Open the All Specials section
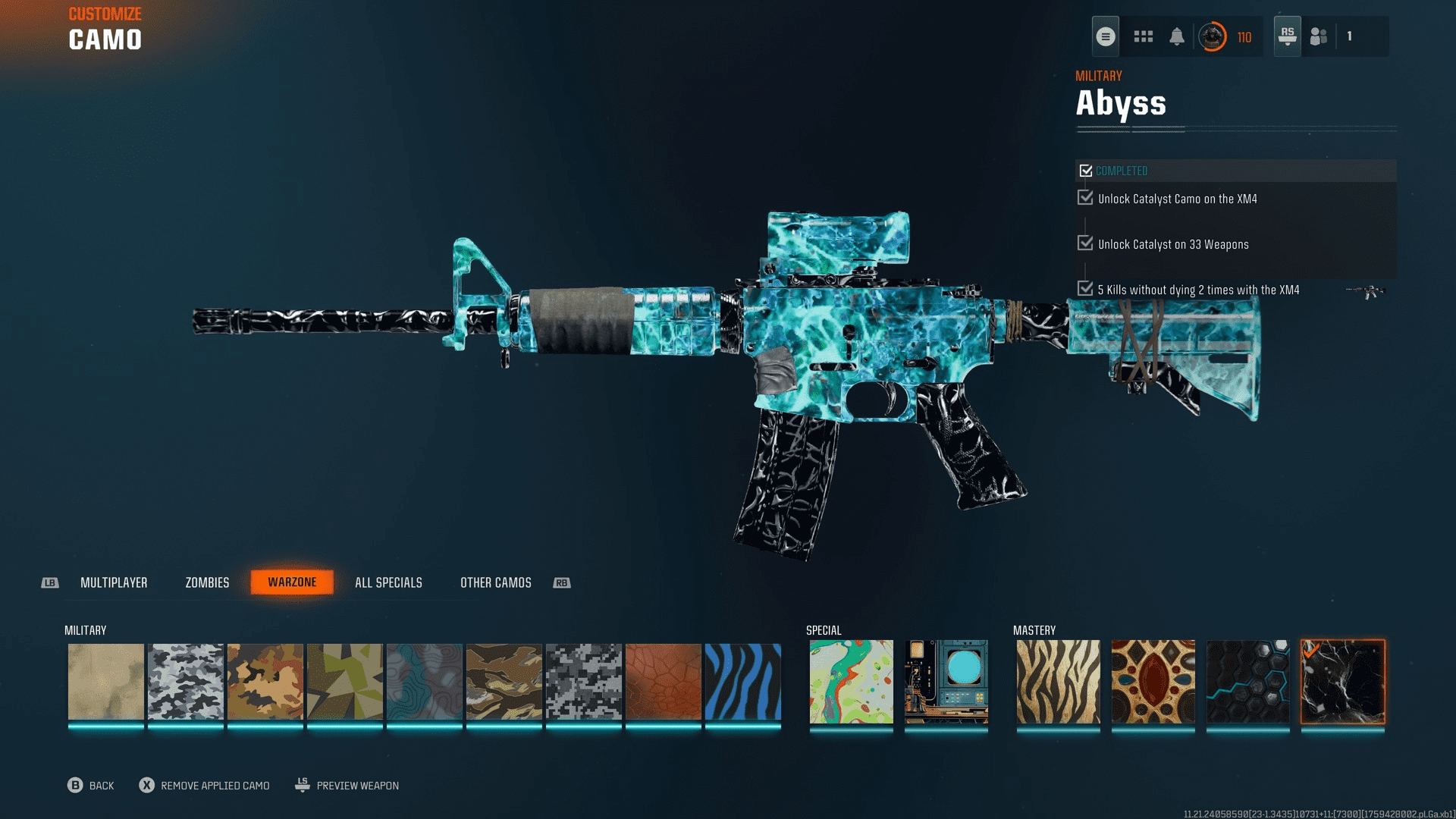 (388, 582)
